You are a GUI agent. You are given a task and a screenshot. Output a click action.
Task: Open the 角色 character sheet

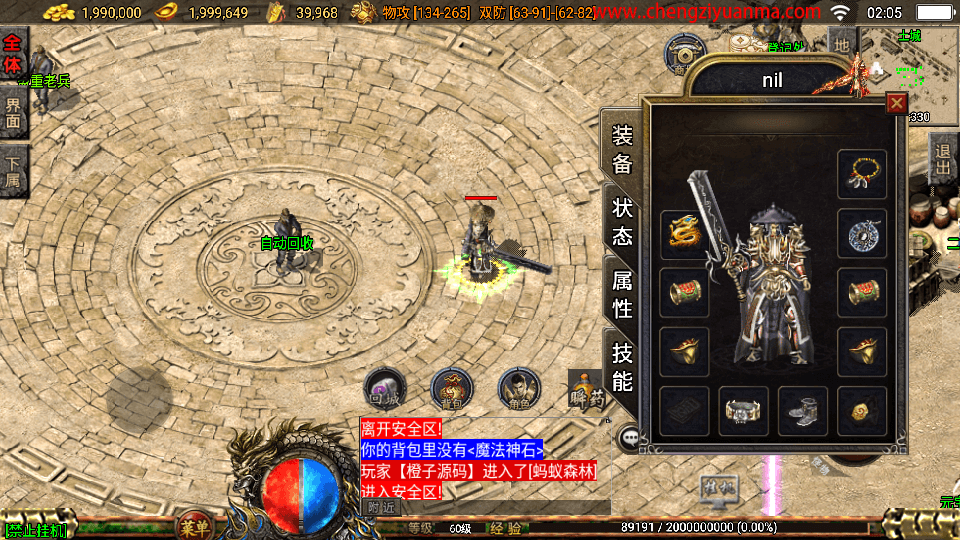tap(519, 389)
